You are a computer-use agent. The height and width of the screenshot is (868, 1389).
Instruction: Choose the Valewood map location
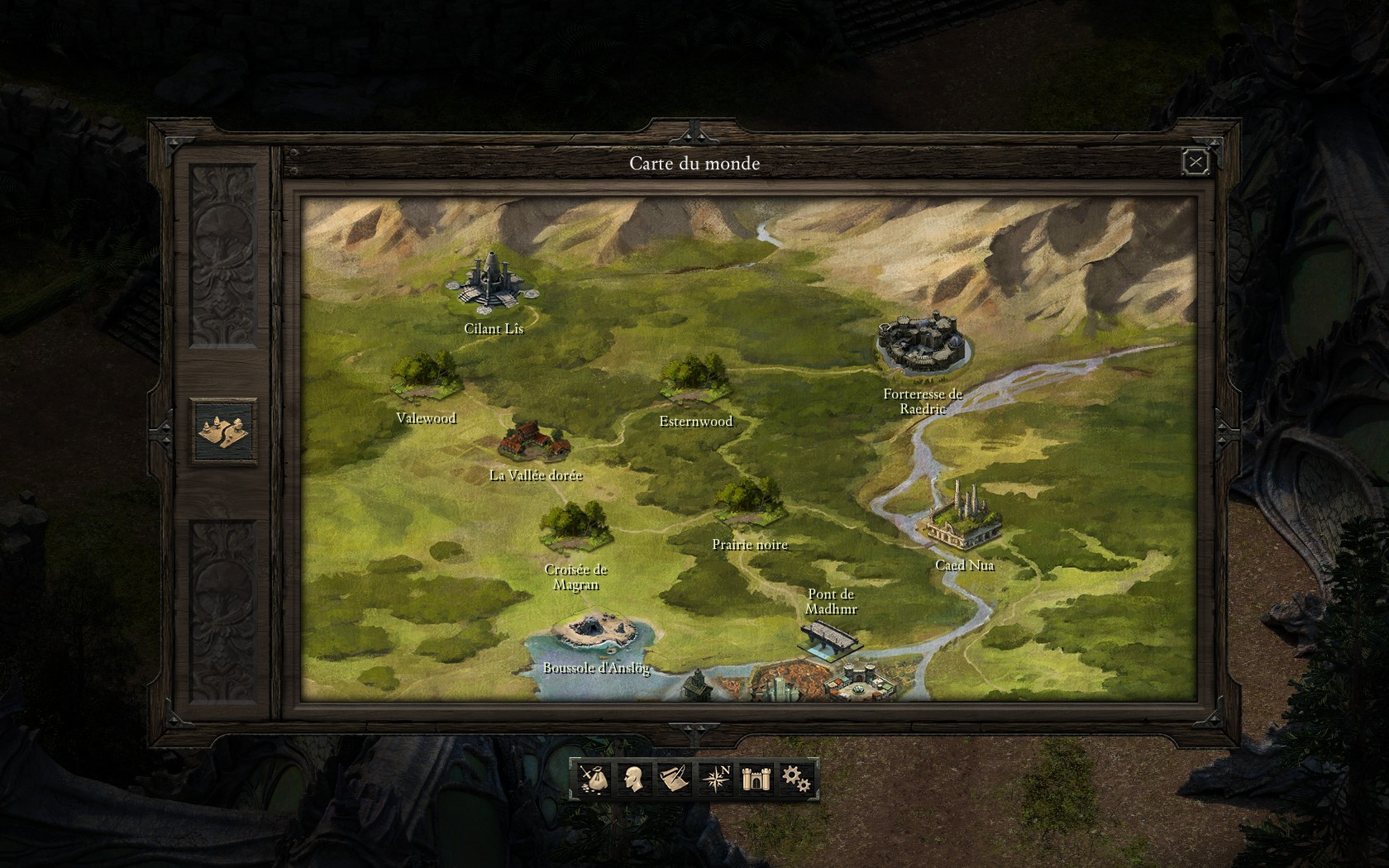pyautogui.click(x=426, y=376)
